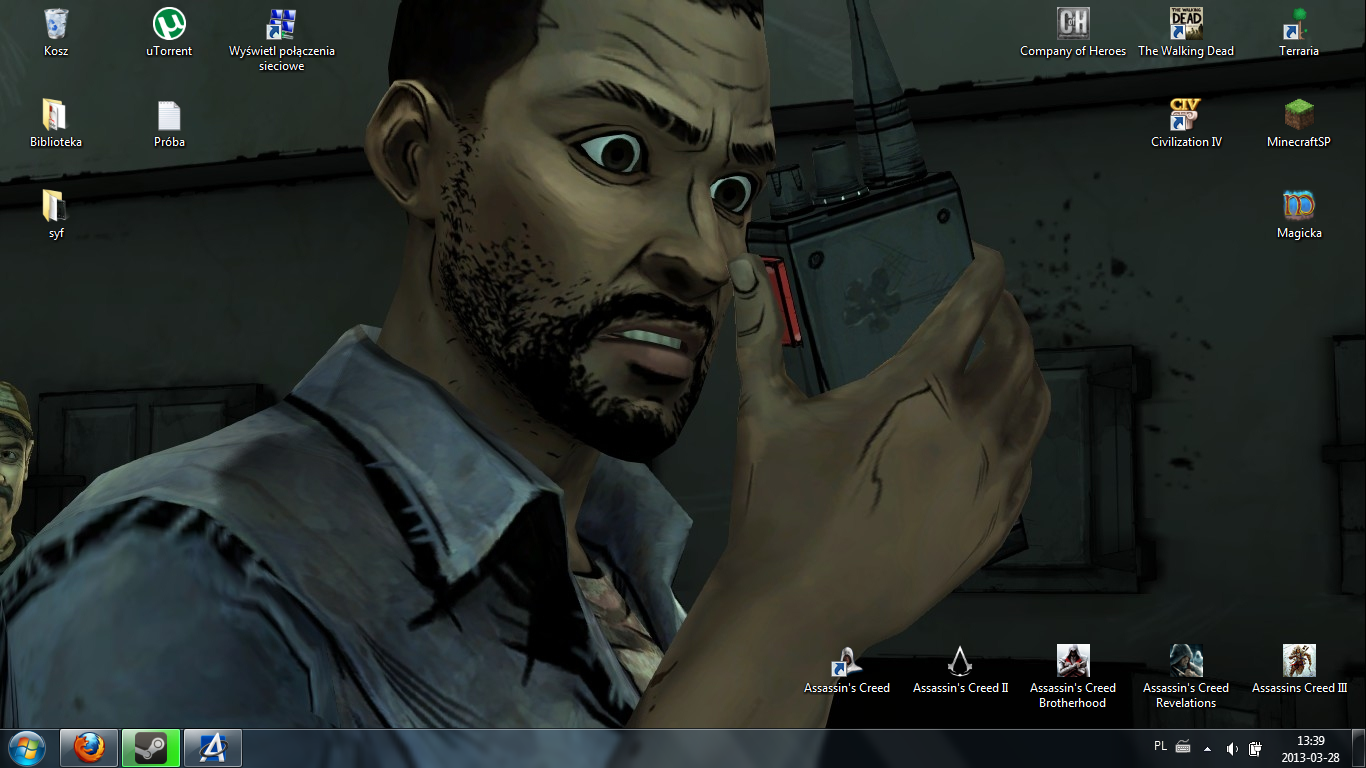Open Steam from the taskbar
Viewport: 1366px width, 768px height.
tap(151, 747)
